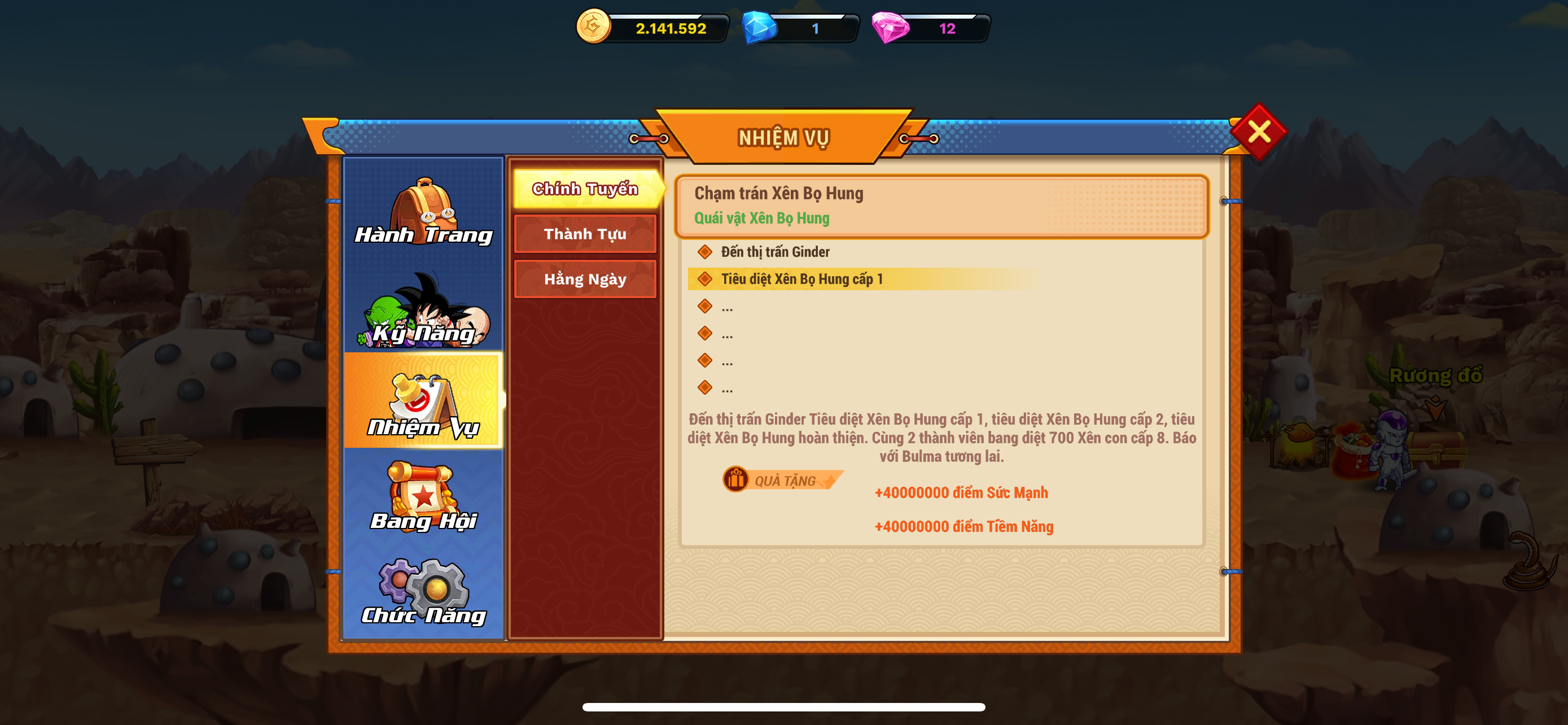
Task: Select the Đến thị trấn Ginder step
Action: 775,252
